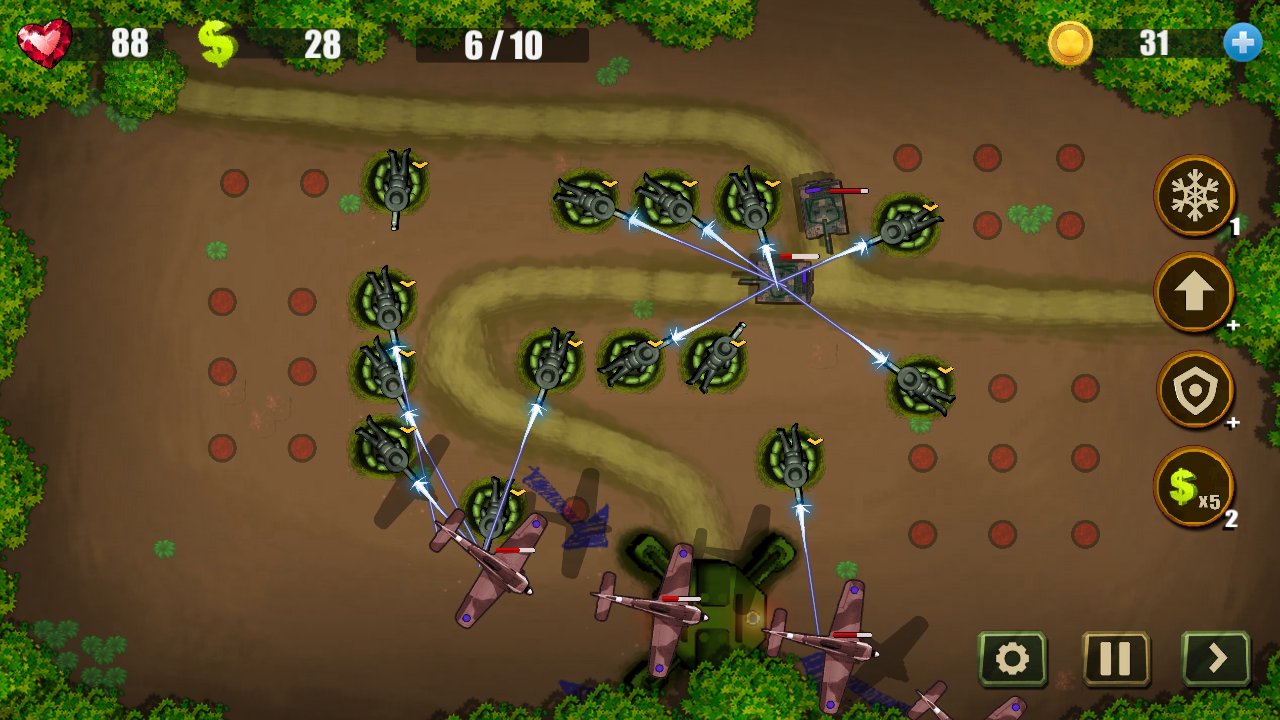Click the fast-forward arrow button
This screenshot has height=720, width=1280.
click(x=1216, y=659)
